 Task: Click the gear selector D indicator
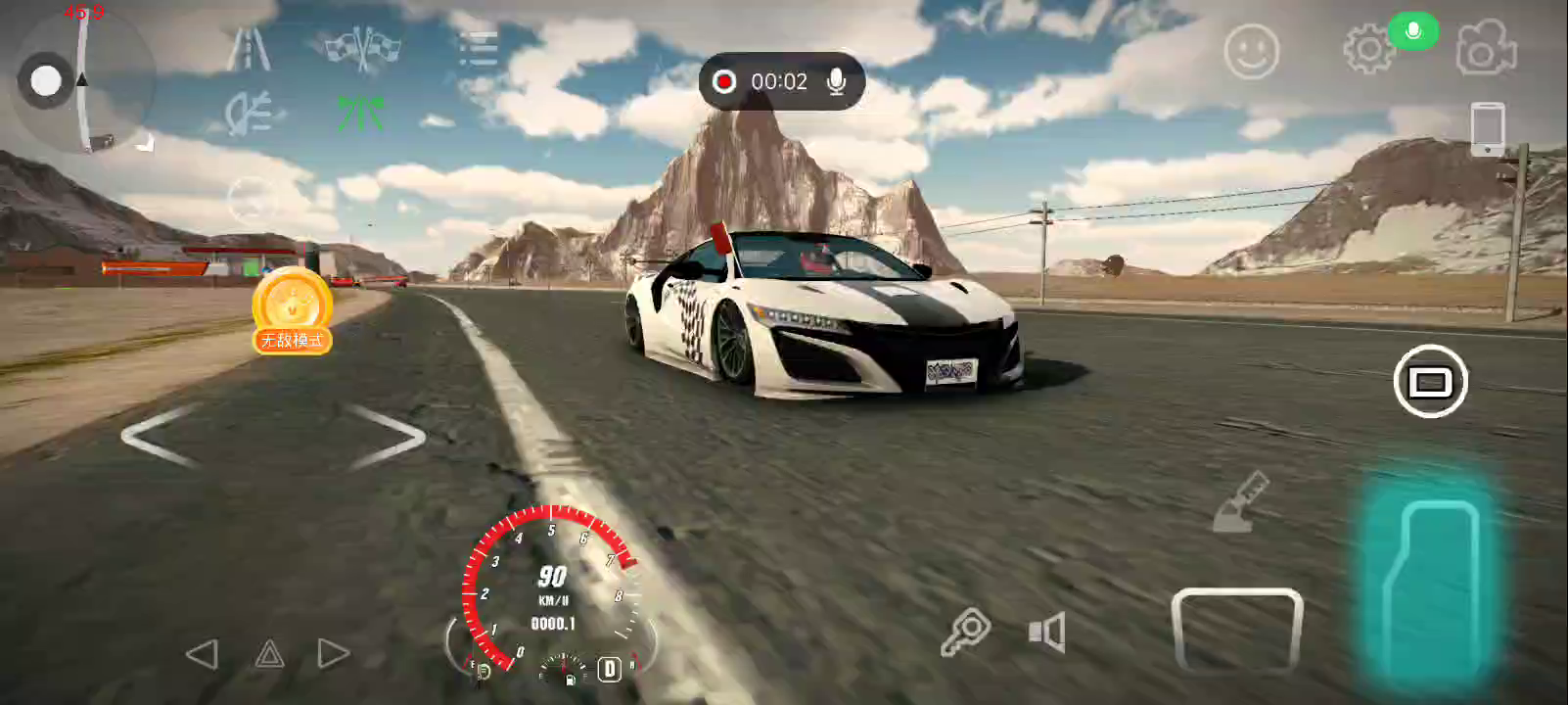[x=610, y=669]
